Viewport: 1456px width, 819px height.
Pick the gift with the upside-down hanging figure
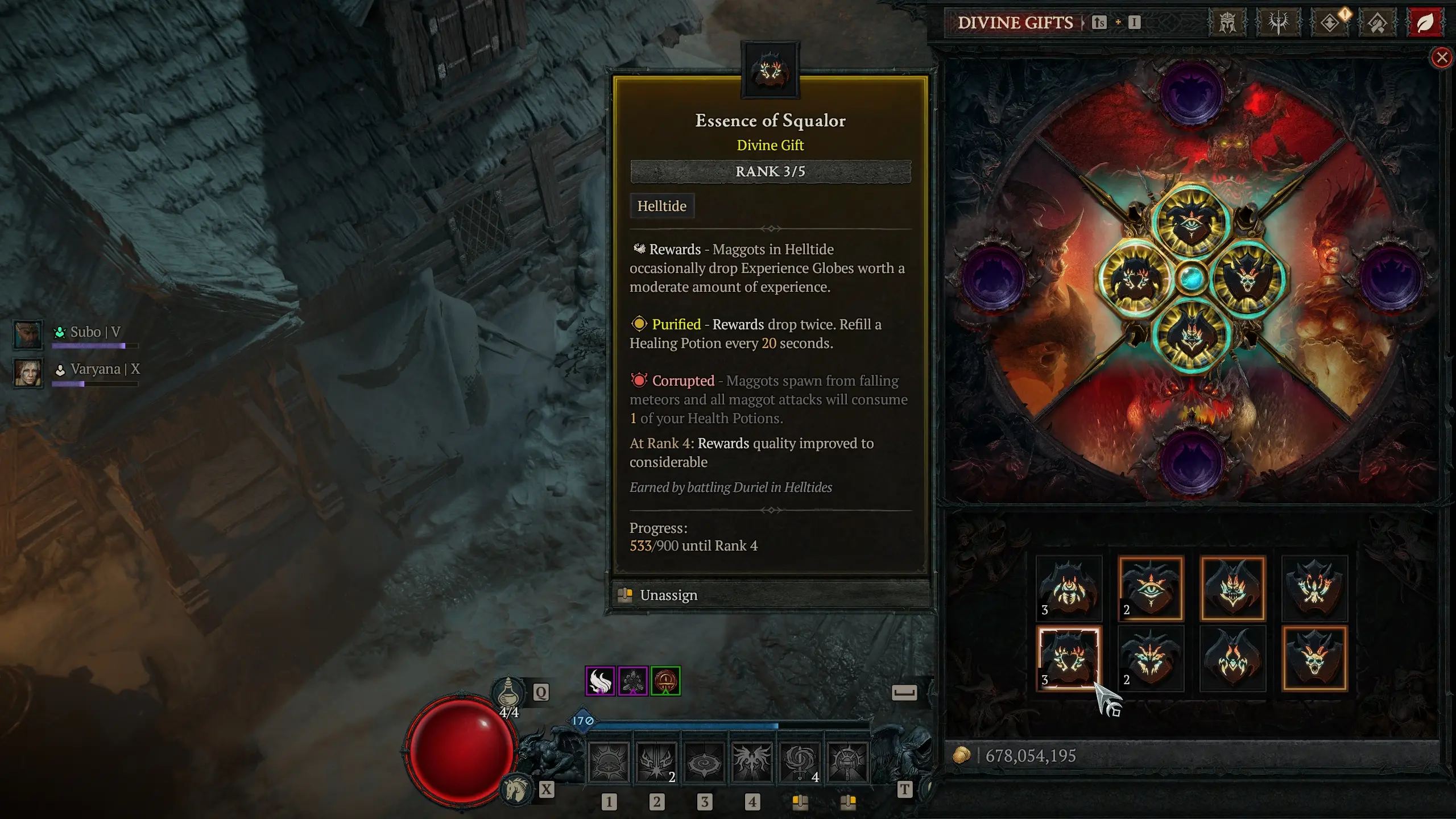click(1314, 588)
